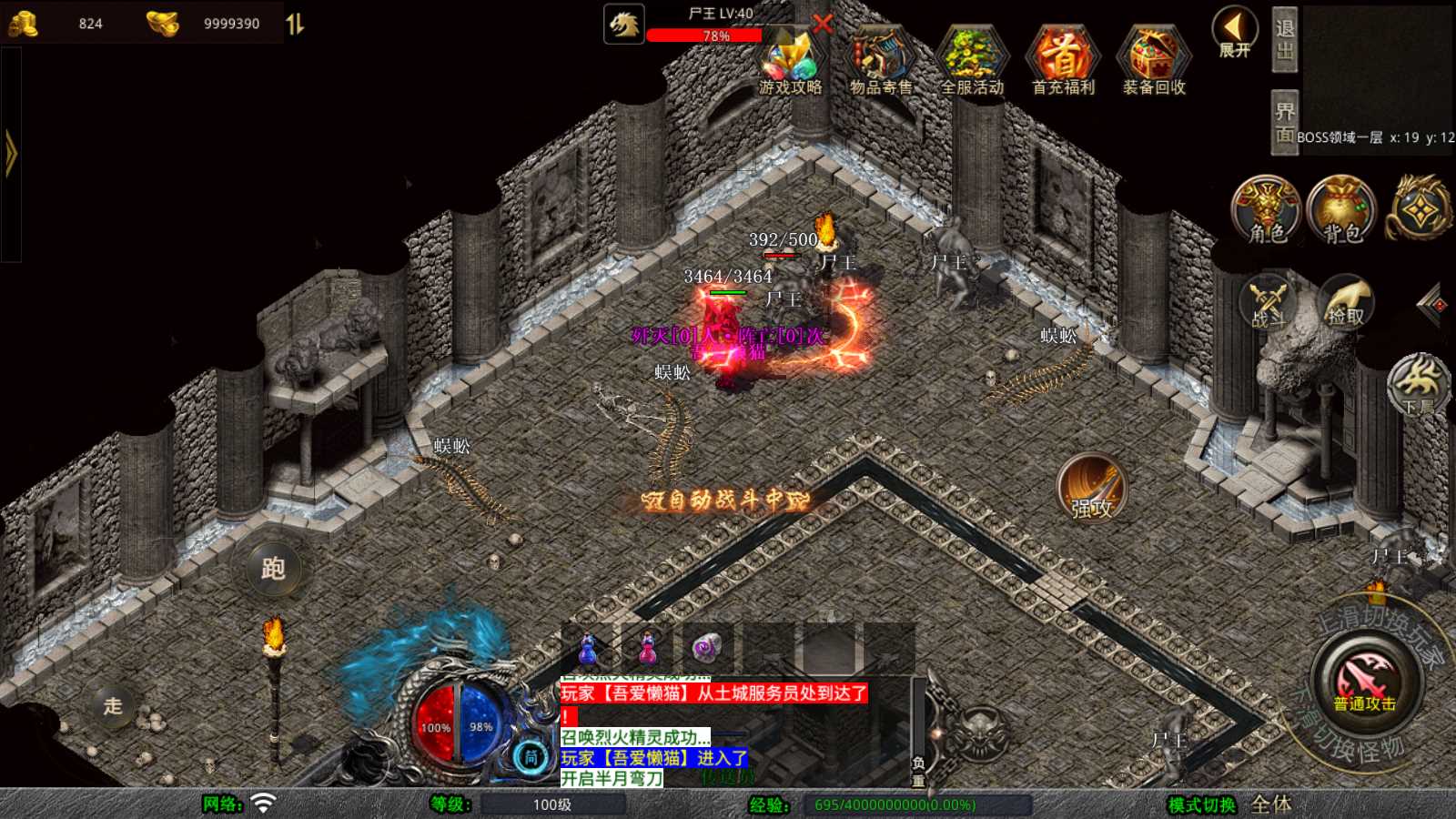The width and height of the screenshot is (1456, 819).
Task: Activate the 强攻 strong attack skill
Action: click(x=1092, y=487)
